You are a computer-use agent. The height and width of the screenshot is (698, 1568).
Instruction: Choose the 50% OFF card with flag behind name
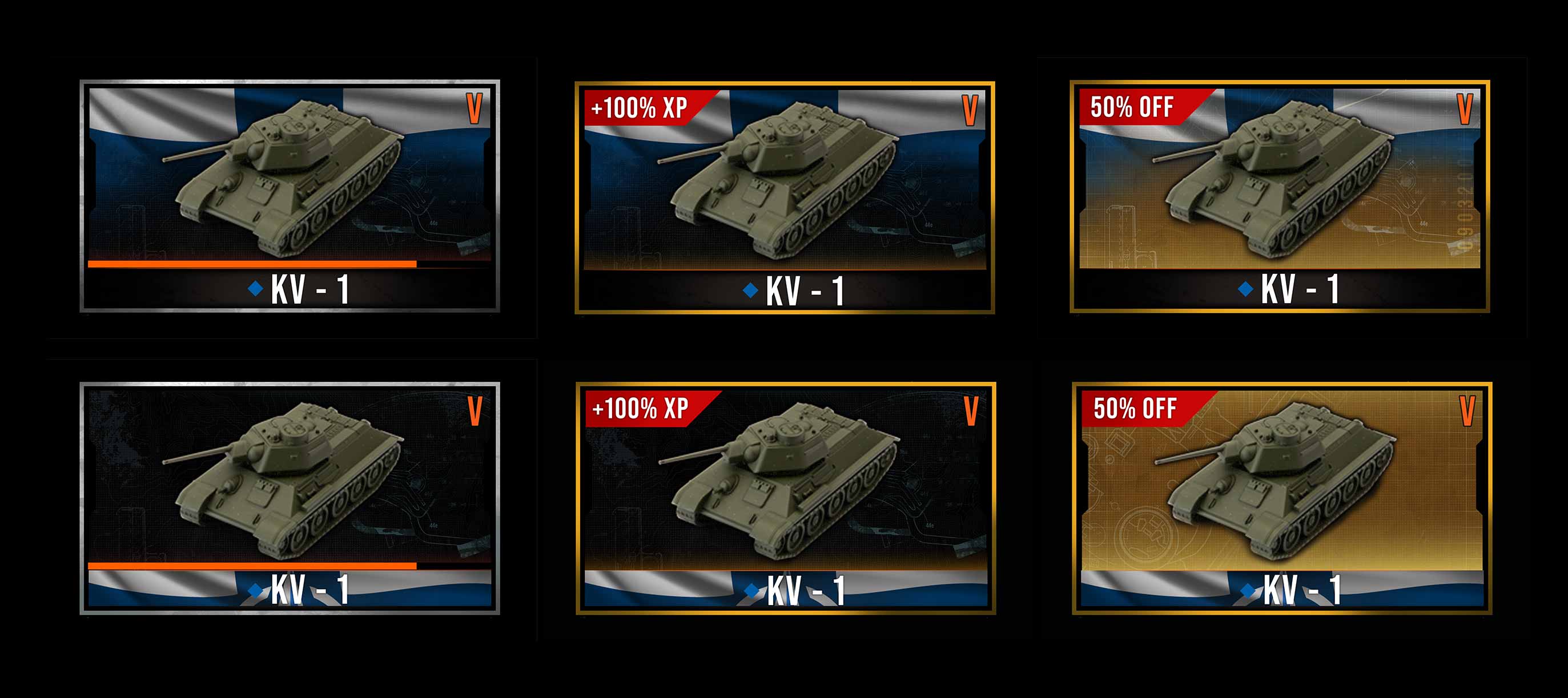tap(1281, 498)
